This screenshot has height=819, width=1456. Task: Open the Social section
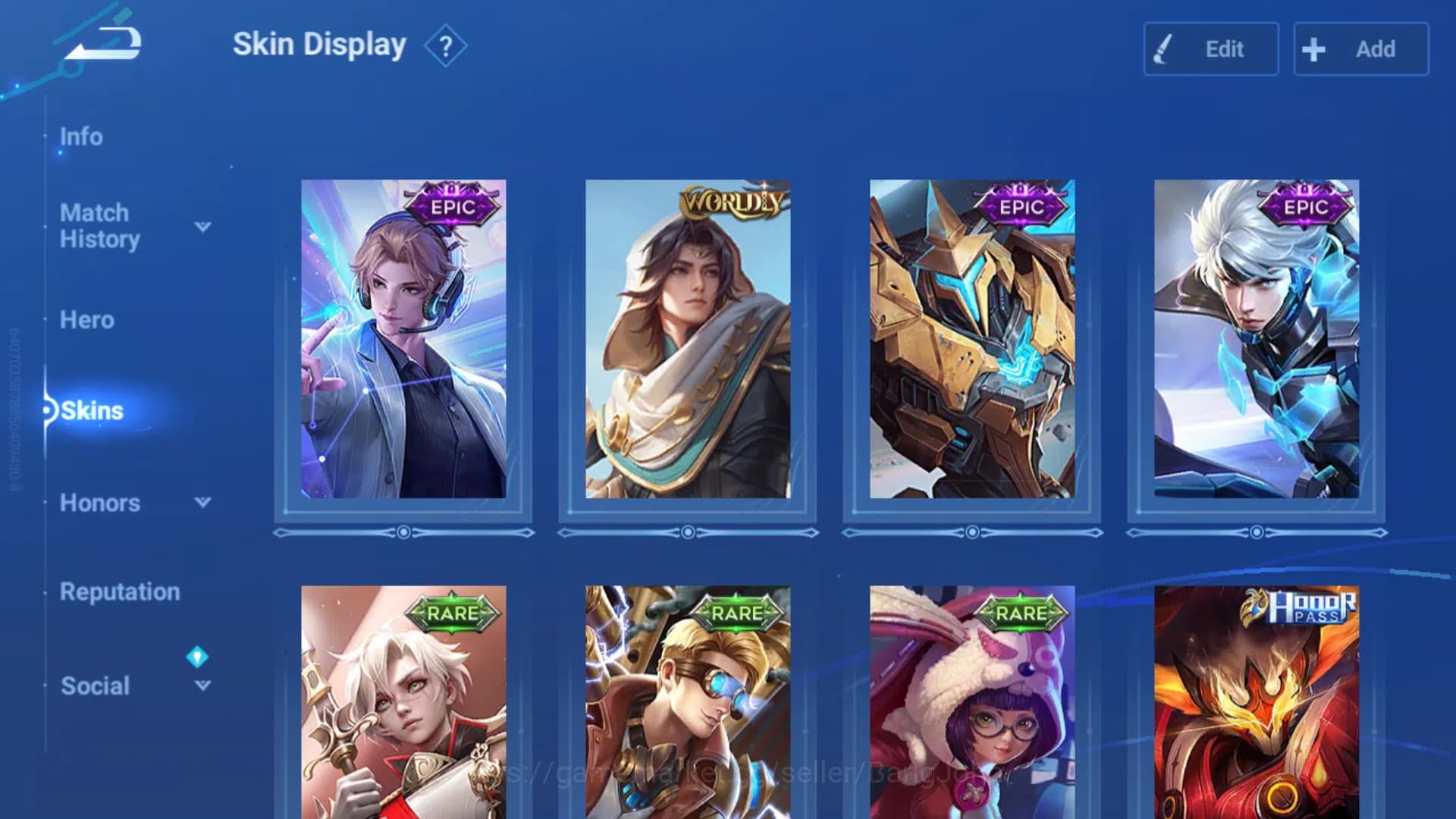coord(96,686)
